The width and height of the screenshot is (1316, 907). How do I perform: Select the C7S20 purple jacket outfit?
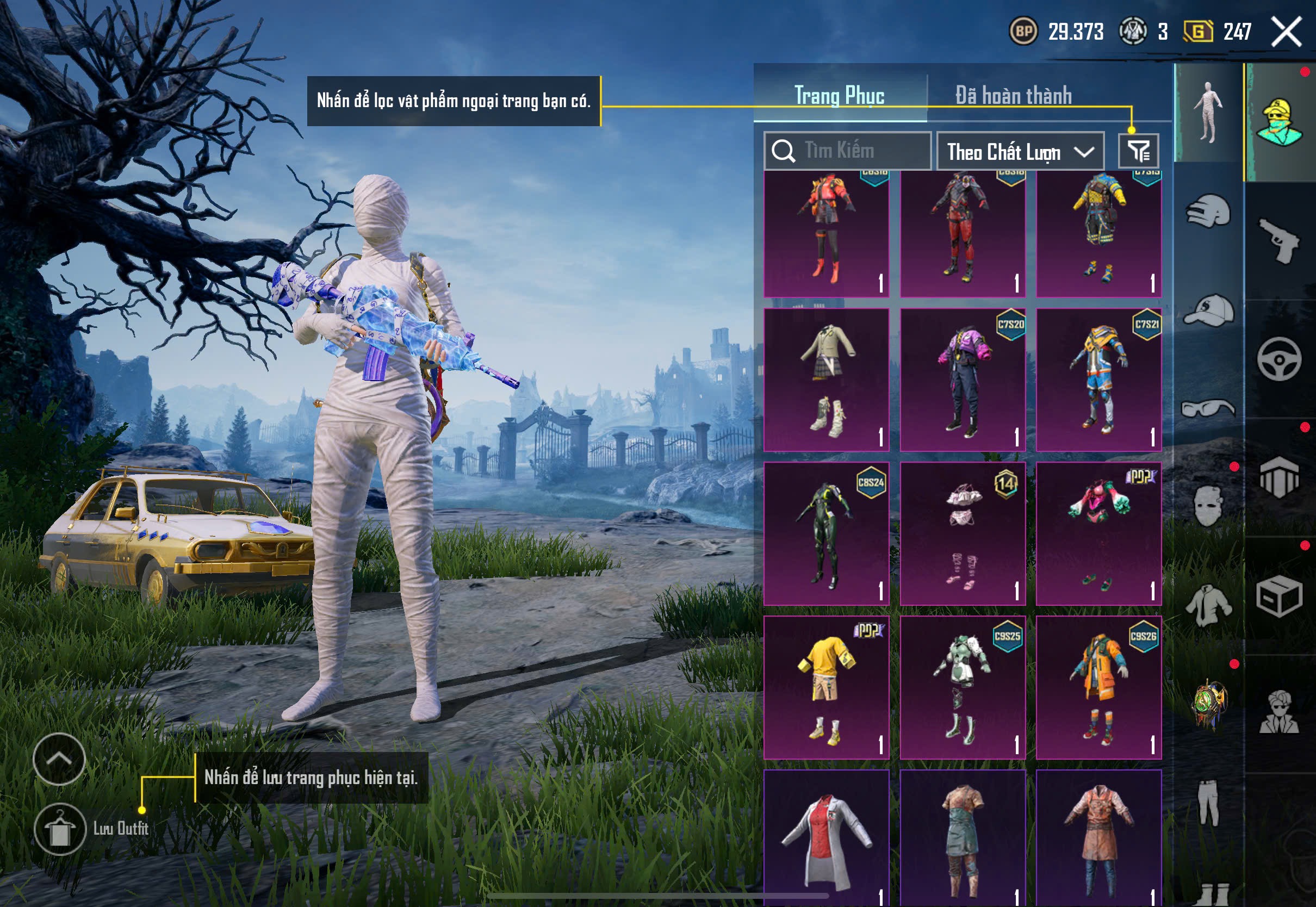click(963, 380)
